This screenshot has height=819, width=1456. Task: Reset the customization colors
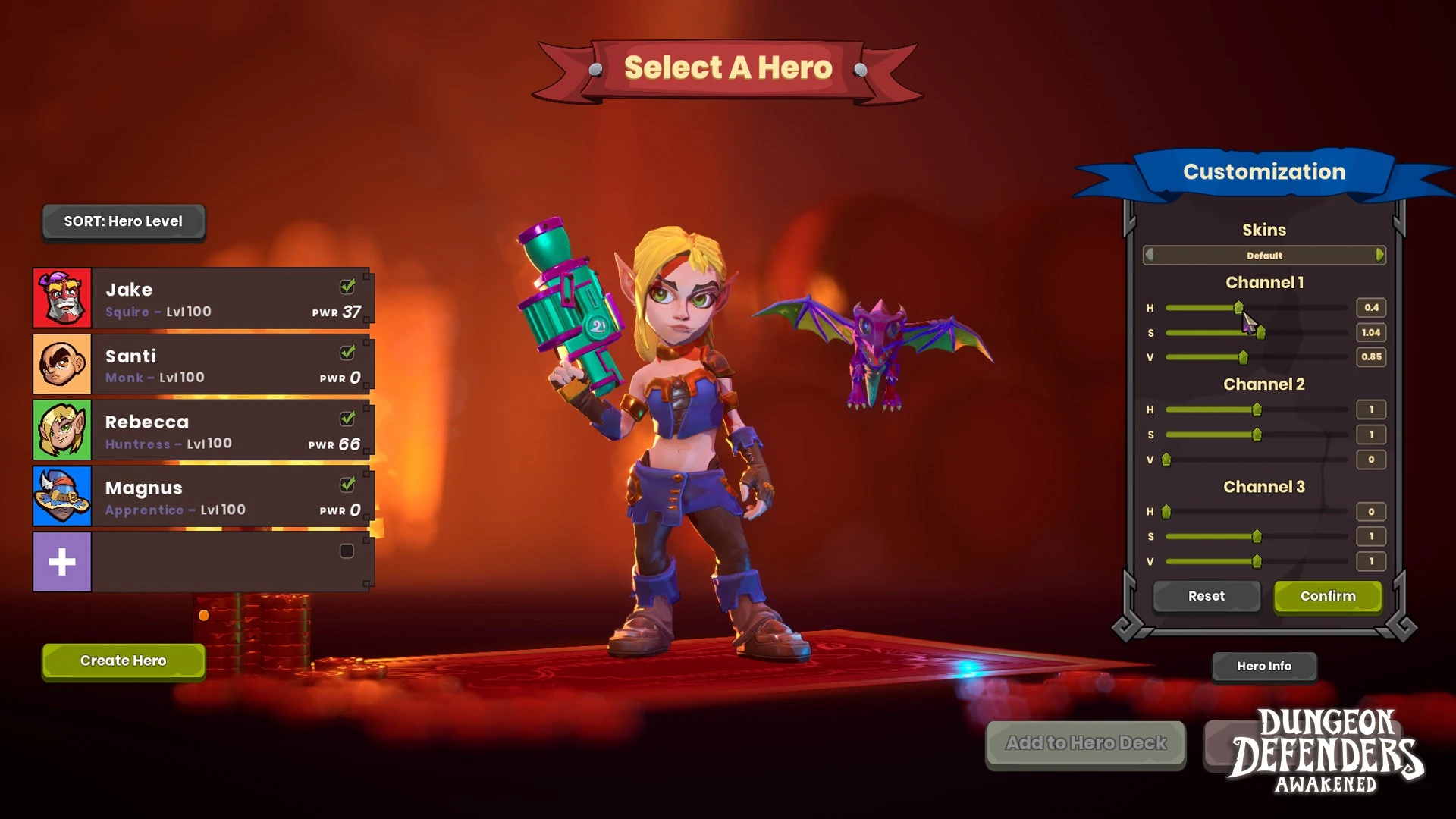(1206, 596)
